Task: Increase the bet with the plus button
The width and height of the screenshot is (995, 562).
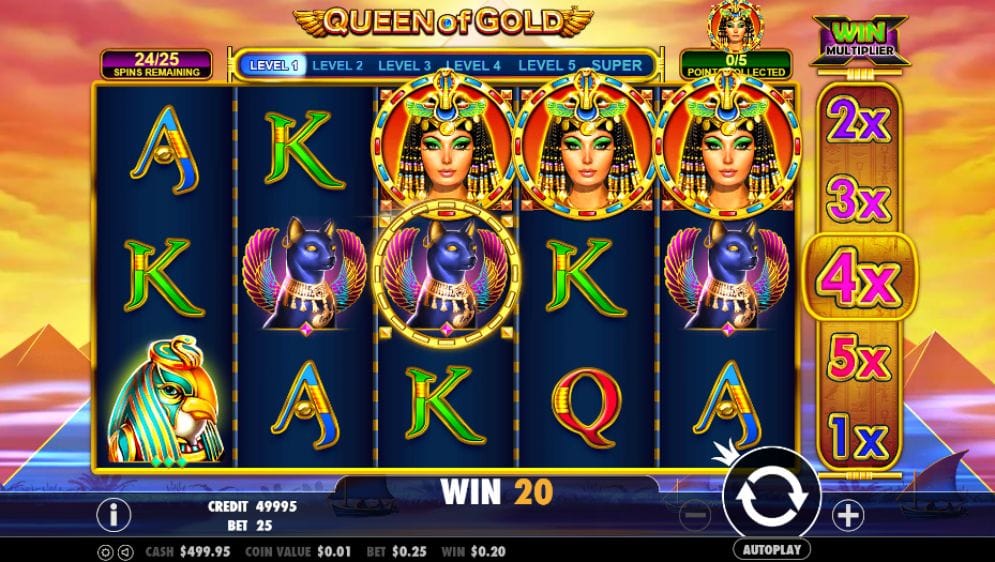Action: pyautogui.click(x=848, y=516)
